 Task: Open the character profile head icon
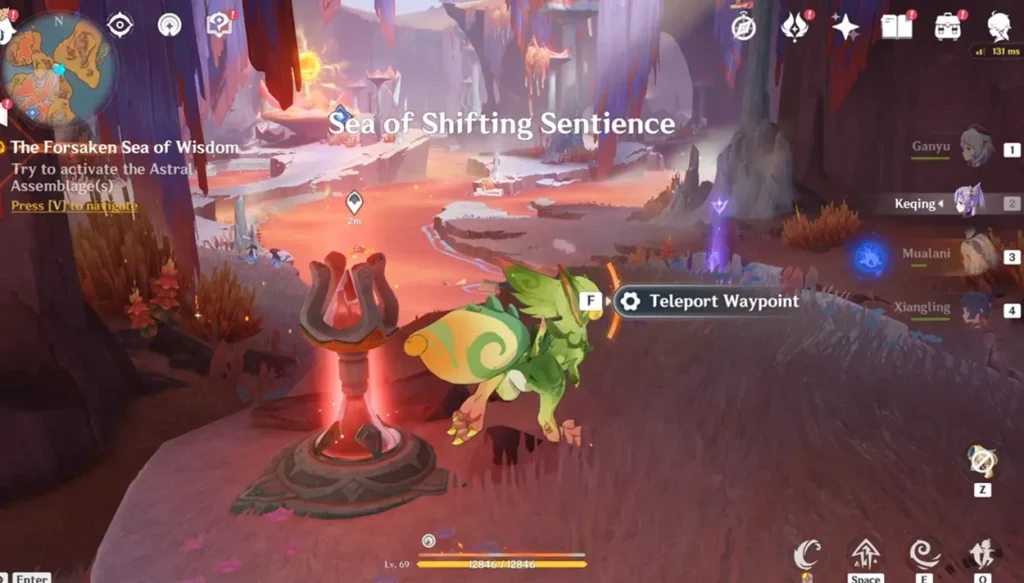[x=998, y=26]
